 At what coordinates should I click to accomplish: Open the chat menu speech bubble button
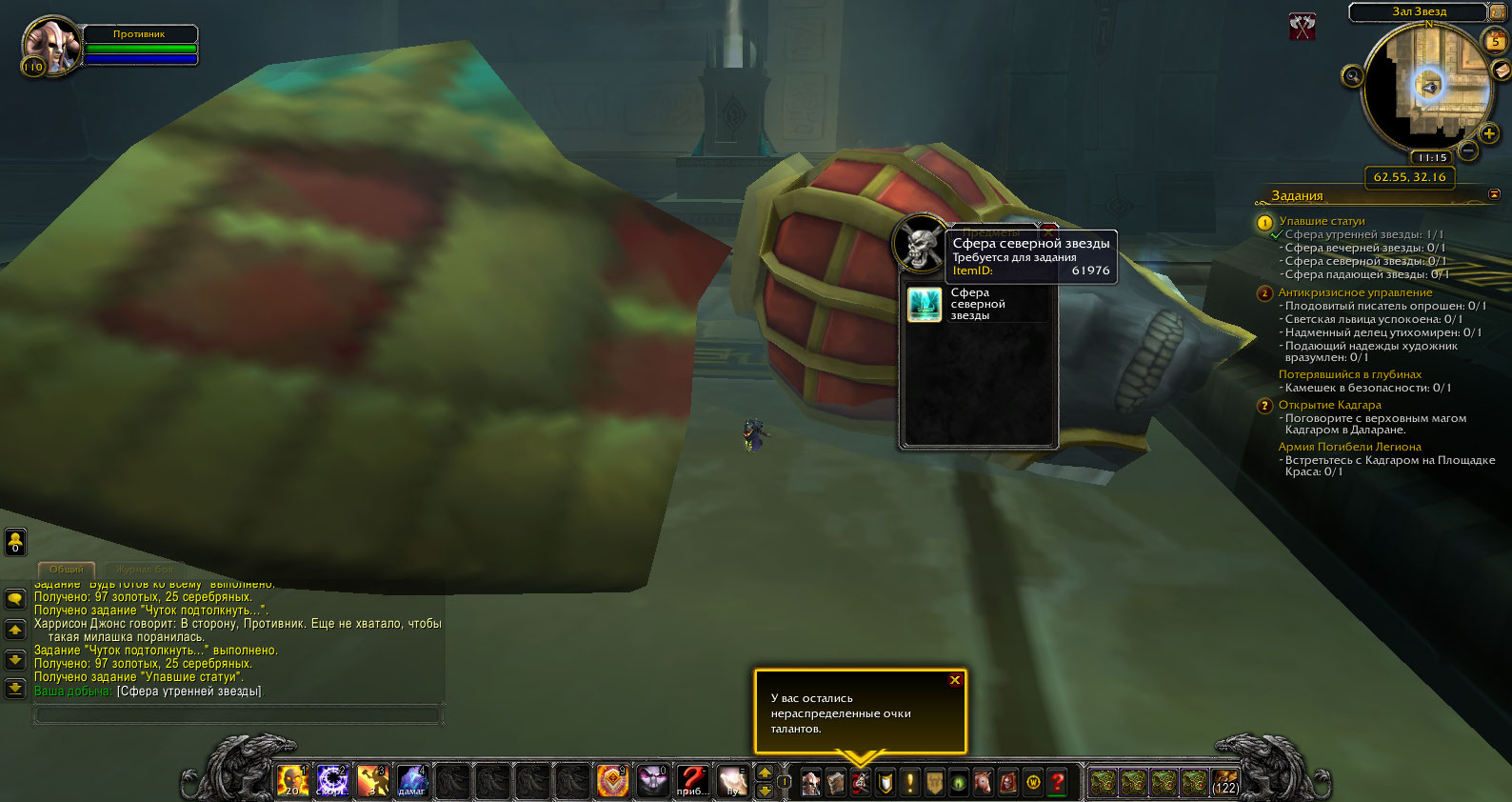(x=15, y=599)
